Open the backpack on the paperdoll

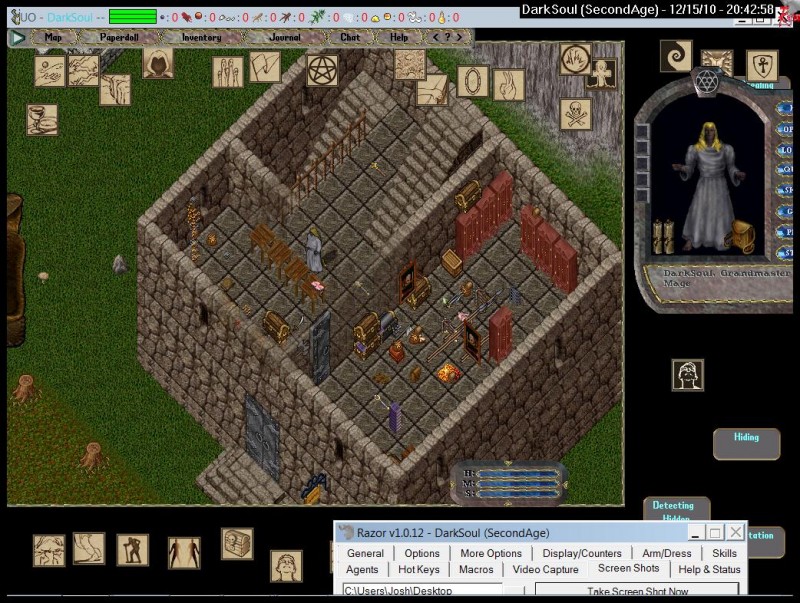pyautogui.click(x=740, y=236)
